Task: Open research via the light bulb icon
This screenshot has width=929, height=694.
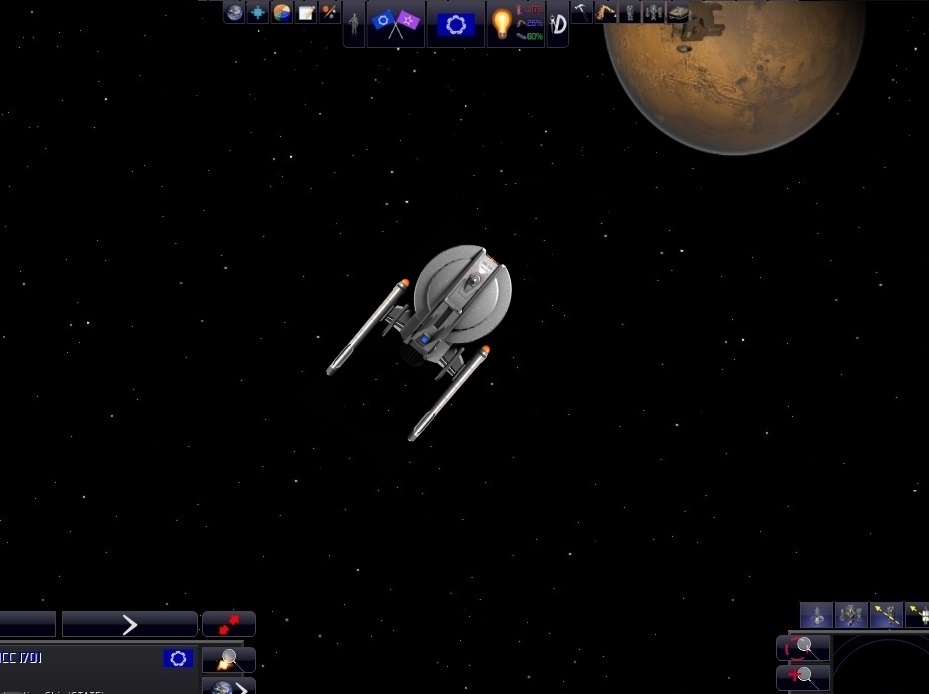Action: (501, 23)
